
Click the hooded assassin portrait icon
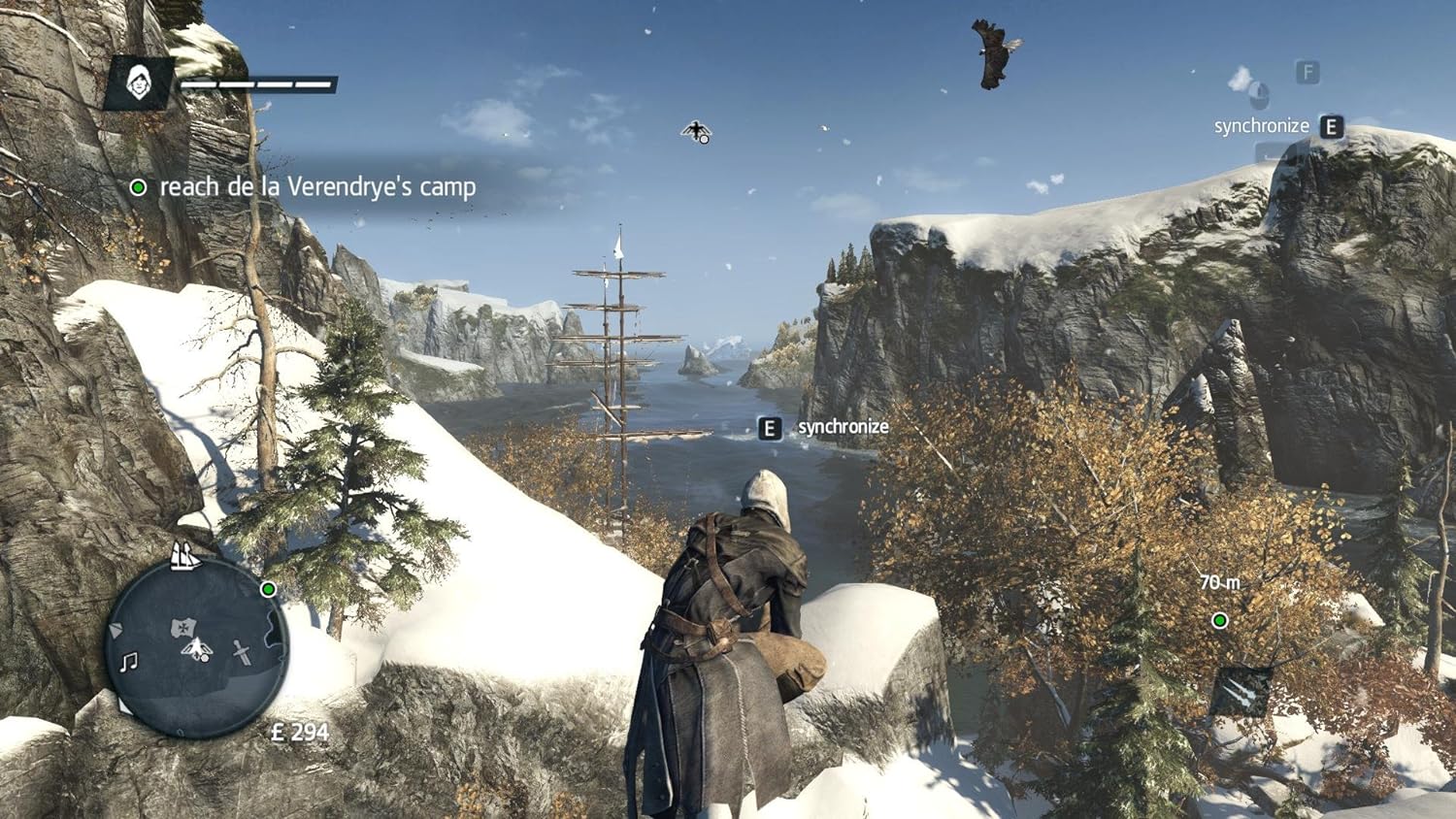pos(140,82)
